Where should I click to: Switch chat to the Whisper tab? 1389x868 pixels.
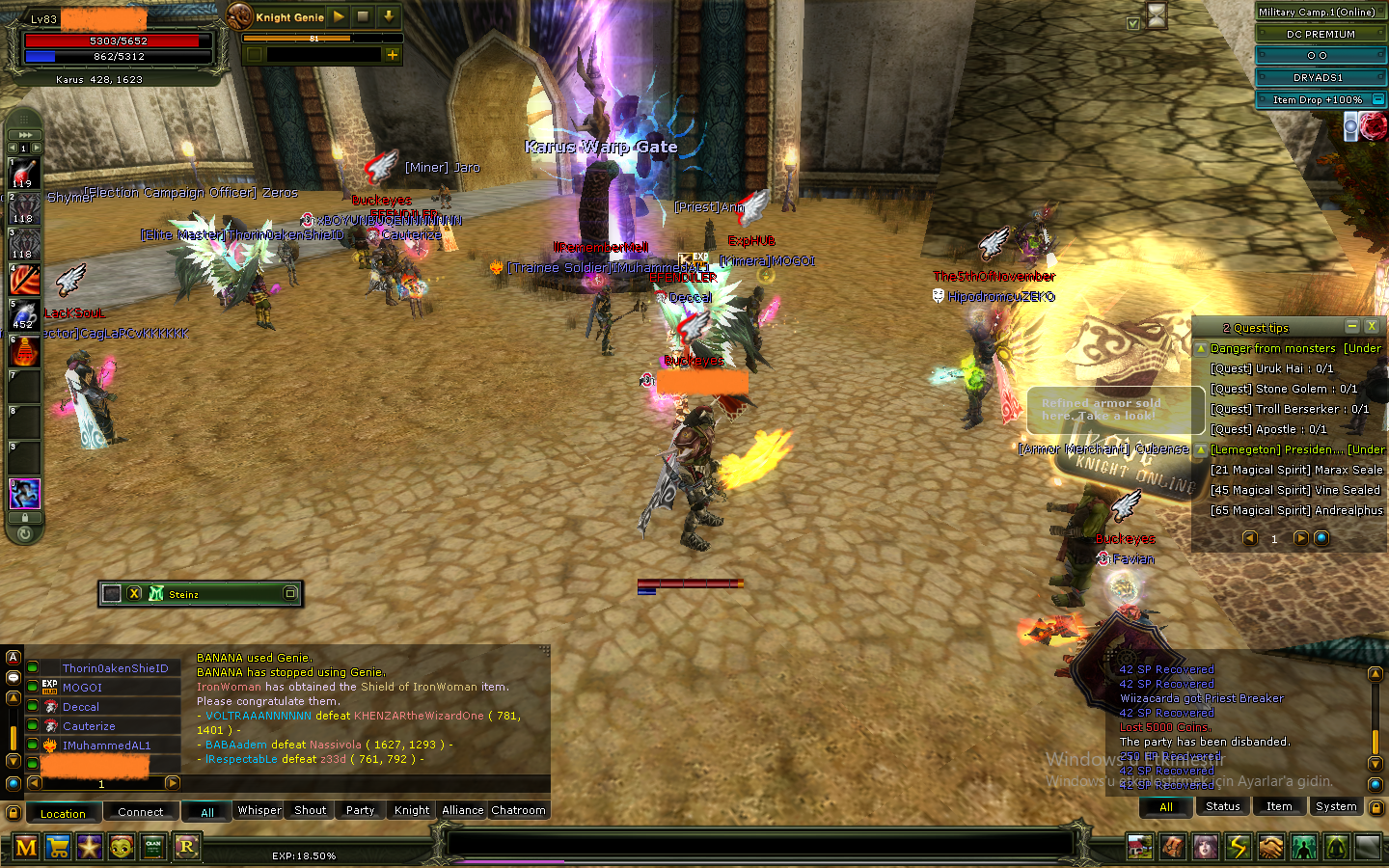tap(259, 810)
